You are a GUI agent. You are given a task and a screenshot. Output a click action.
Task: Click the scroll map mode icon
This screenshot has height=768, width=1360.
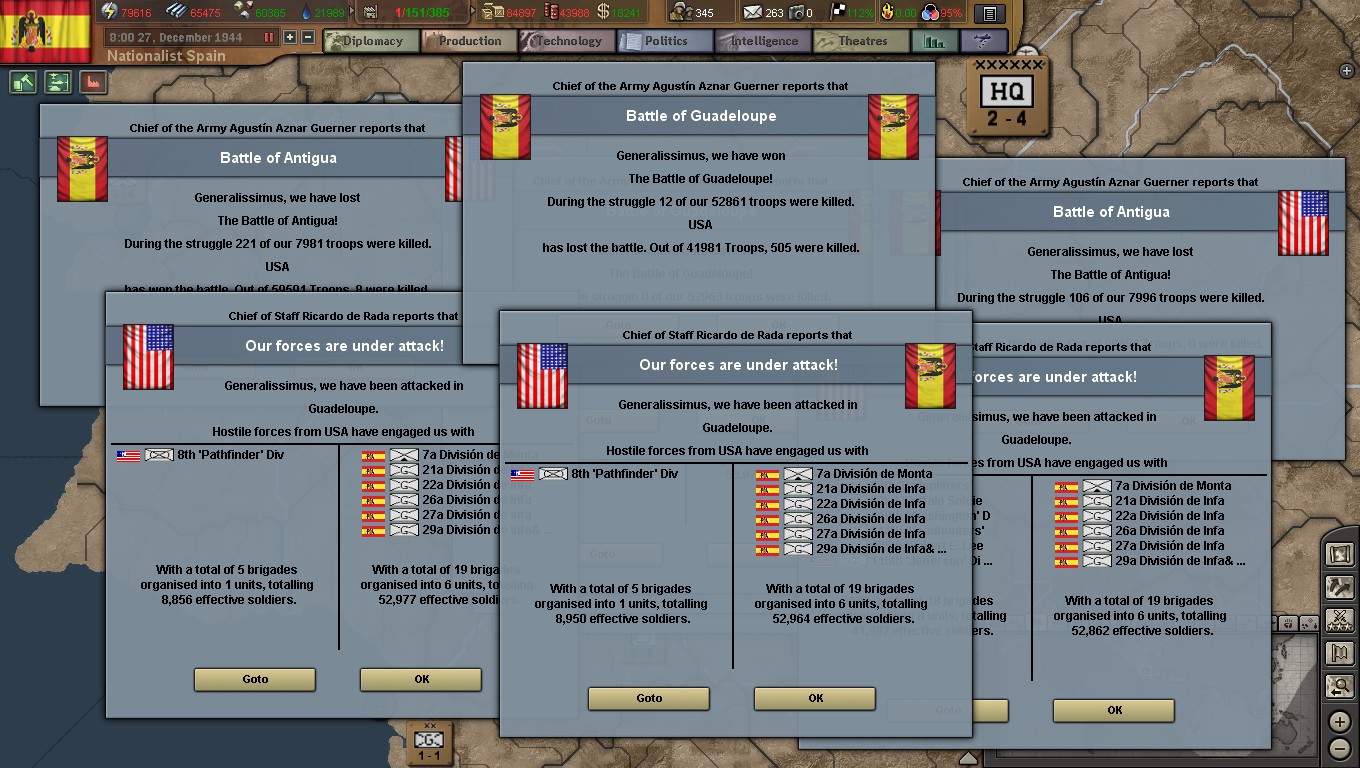(x=1341, y=555)
